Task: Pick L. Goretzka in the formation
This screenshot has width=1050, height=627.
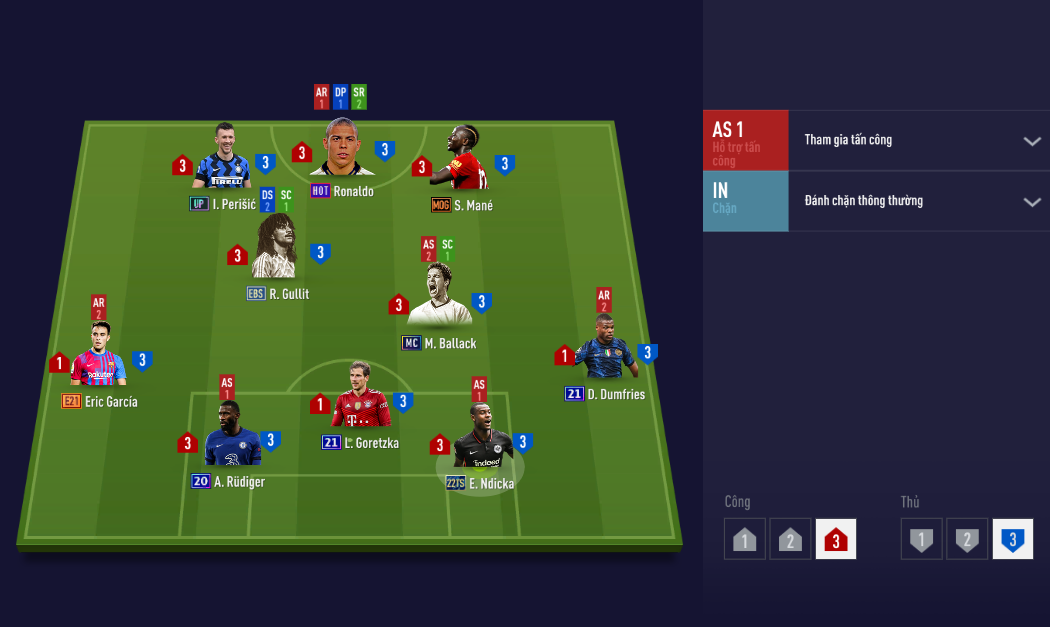Action: [361, 398]
